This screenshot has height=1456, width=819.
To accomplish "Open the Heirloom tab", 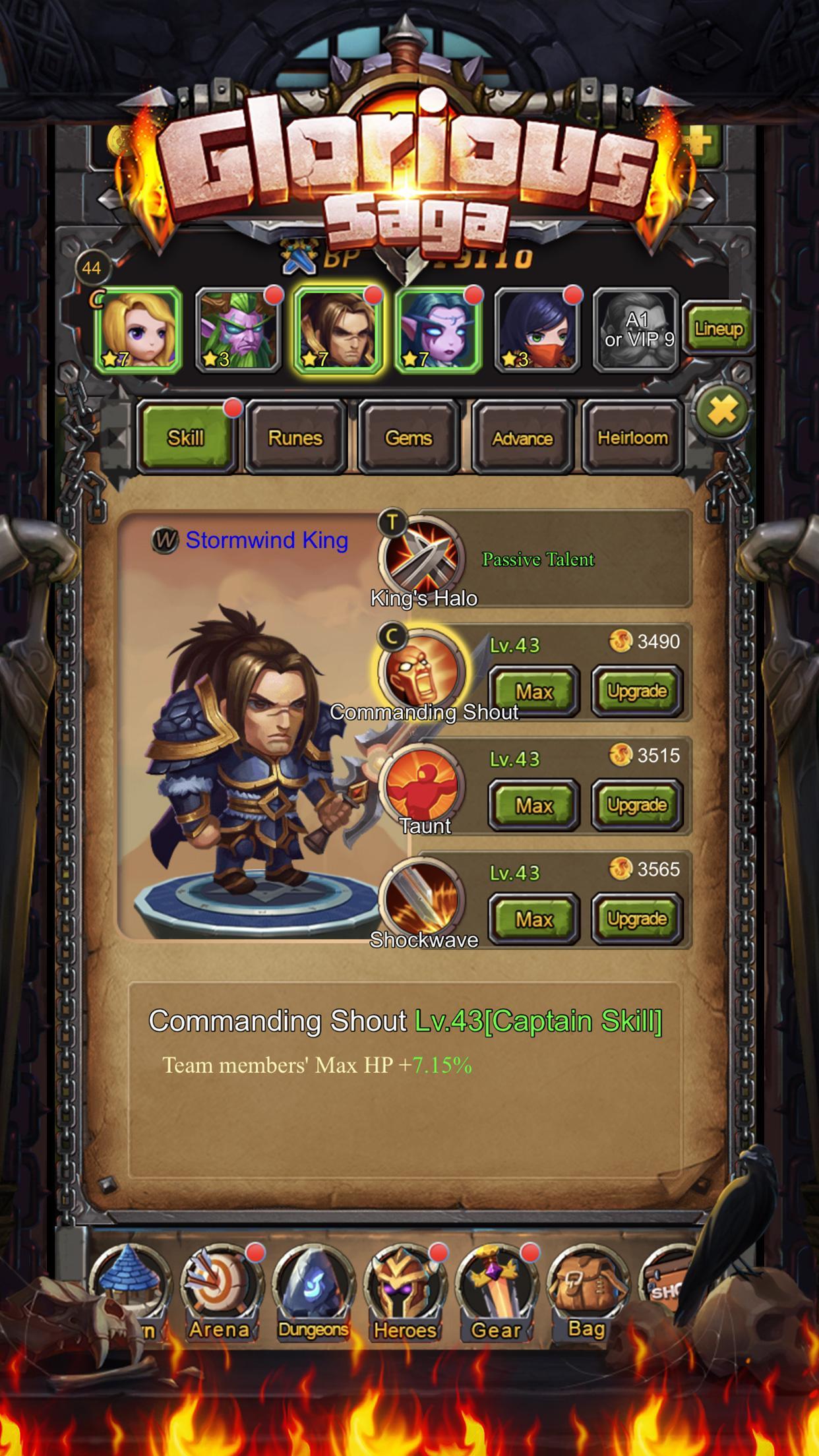I will (x=632, y=437).
